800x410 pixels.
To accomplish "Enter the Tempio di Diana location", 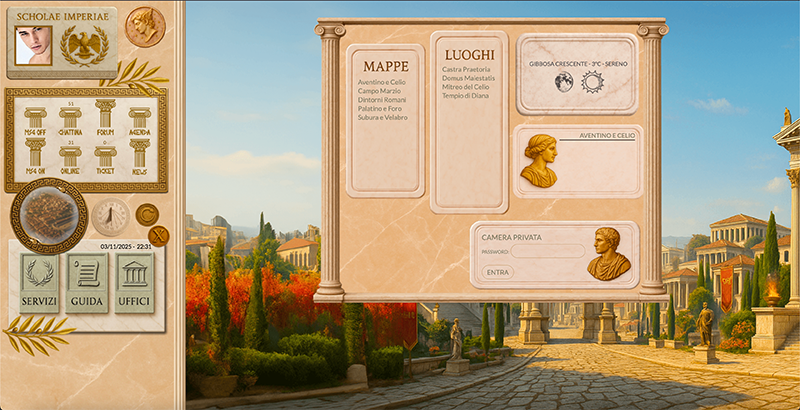I will pyautogui.click(x=465, y=96).
